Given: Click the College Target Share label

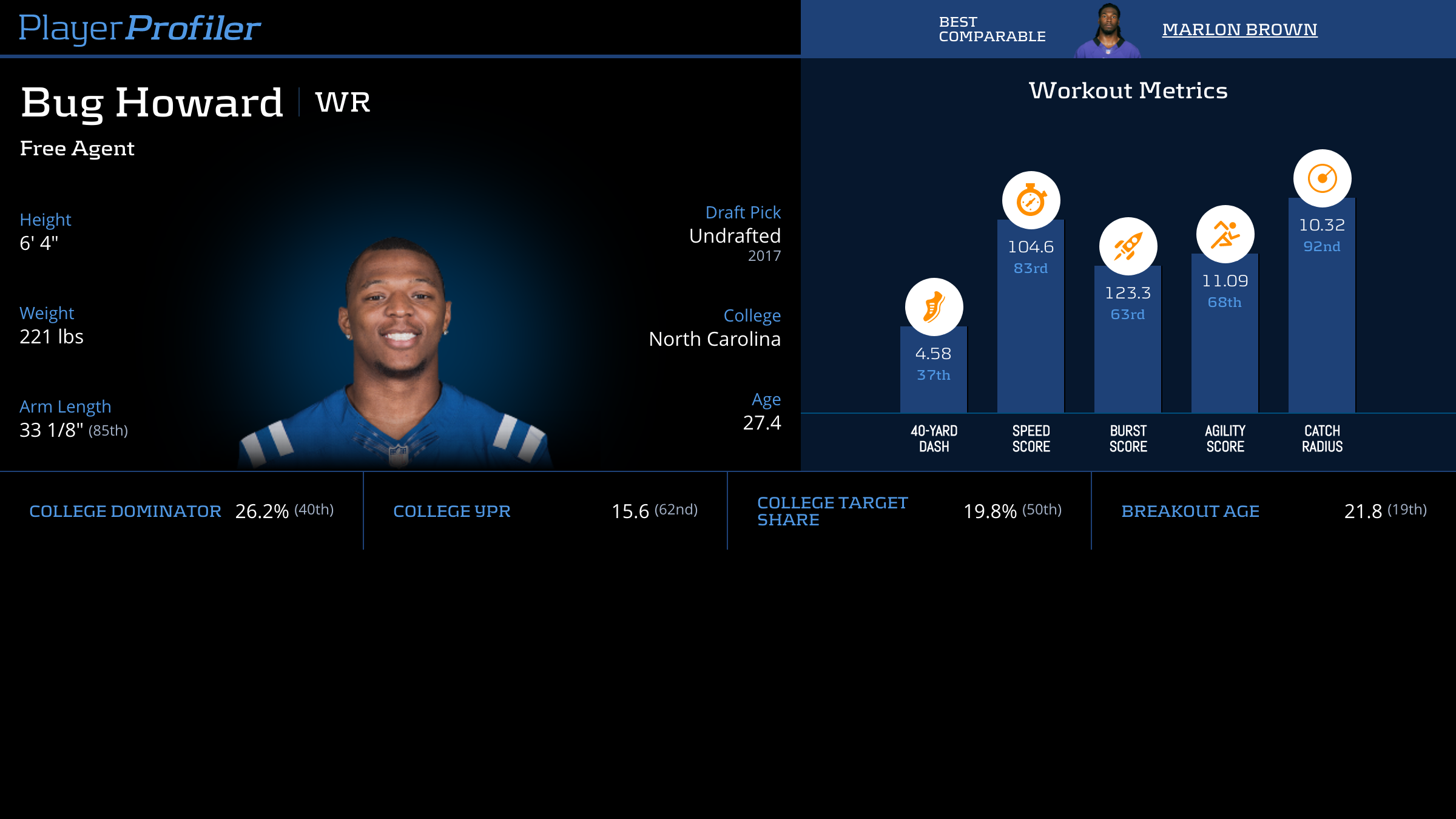Looking at the screenshot, I should pyautogui.click(x=832, y=511).
